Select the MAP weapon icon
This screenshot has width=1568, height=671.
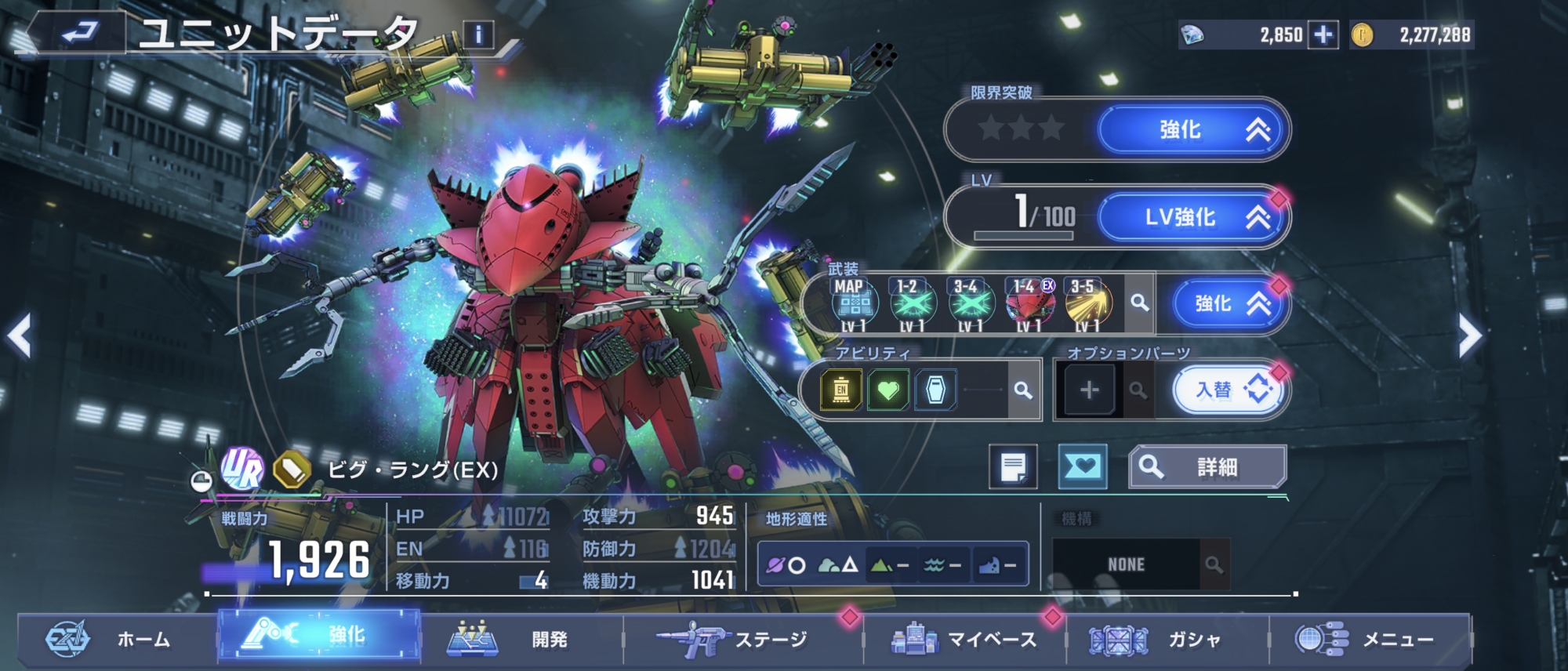854,304
